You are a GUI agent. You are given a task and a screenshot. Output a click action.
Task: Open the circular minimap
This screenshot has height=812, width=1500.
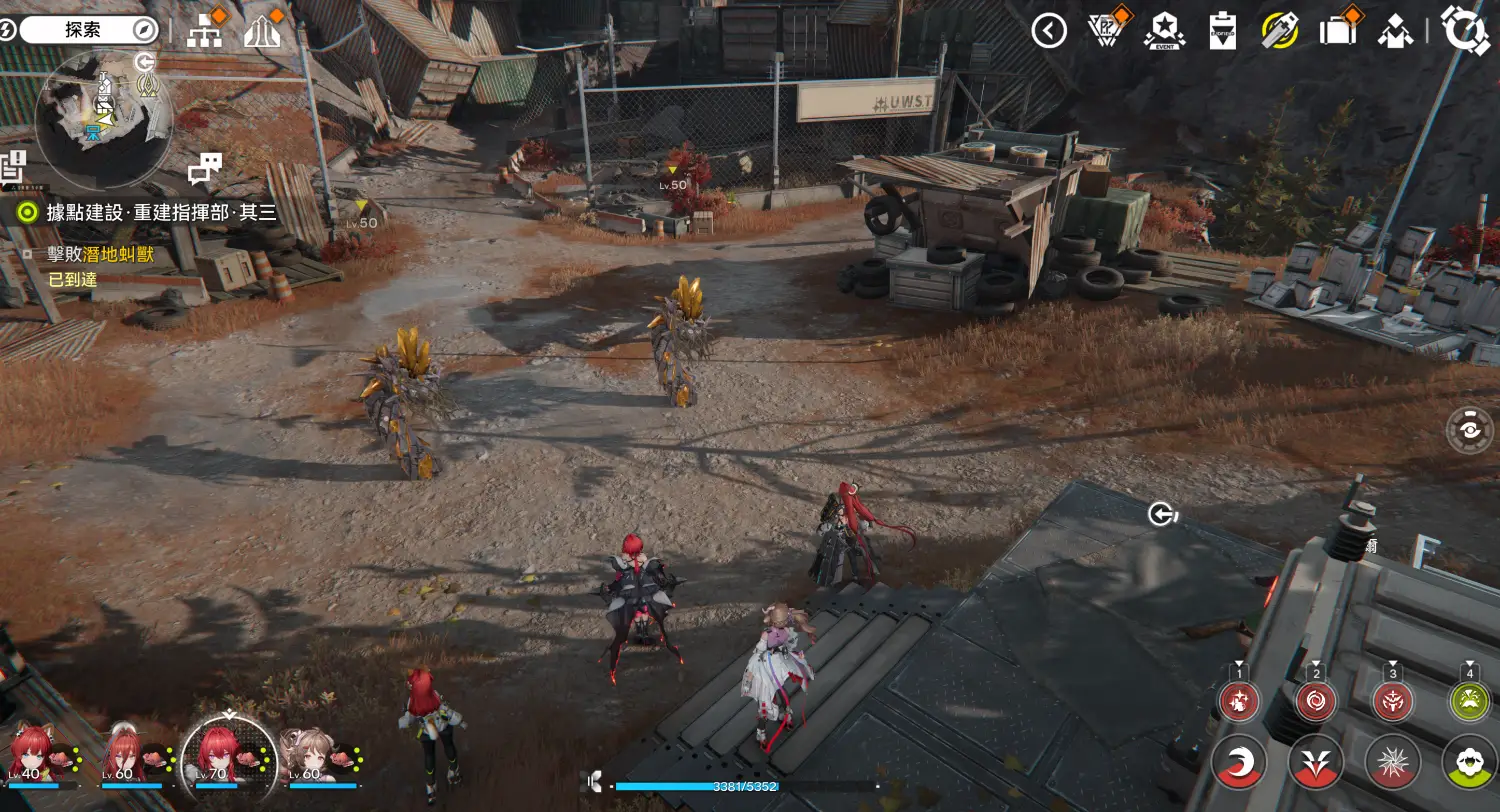(103, 119)
